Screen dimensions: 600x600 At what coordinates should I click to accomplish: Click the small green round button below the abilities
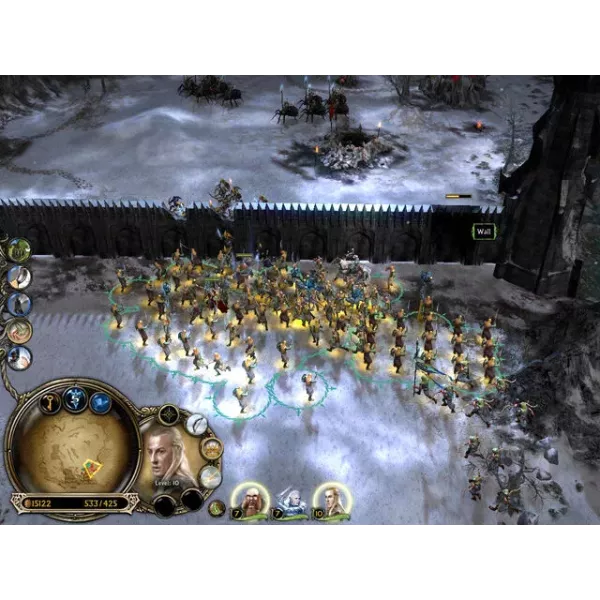(x=216, y=507)
